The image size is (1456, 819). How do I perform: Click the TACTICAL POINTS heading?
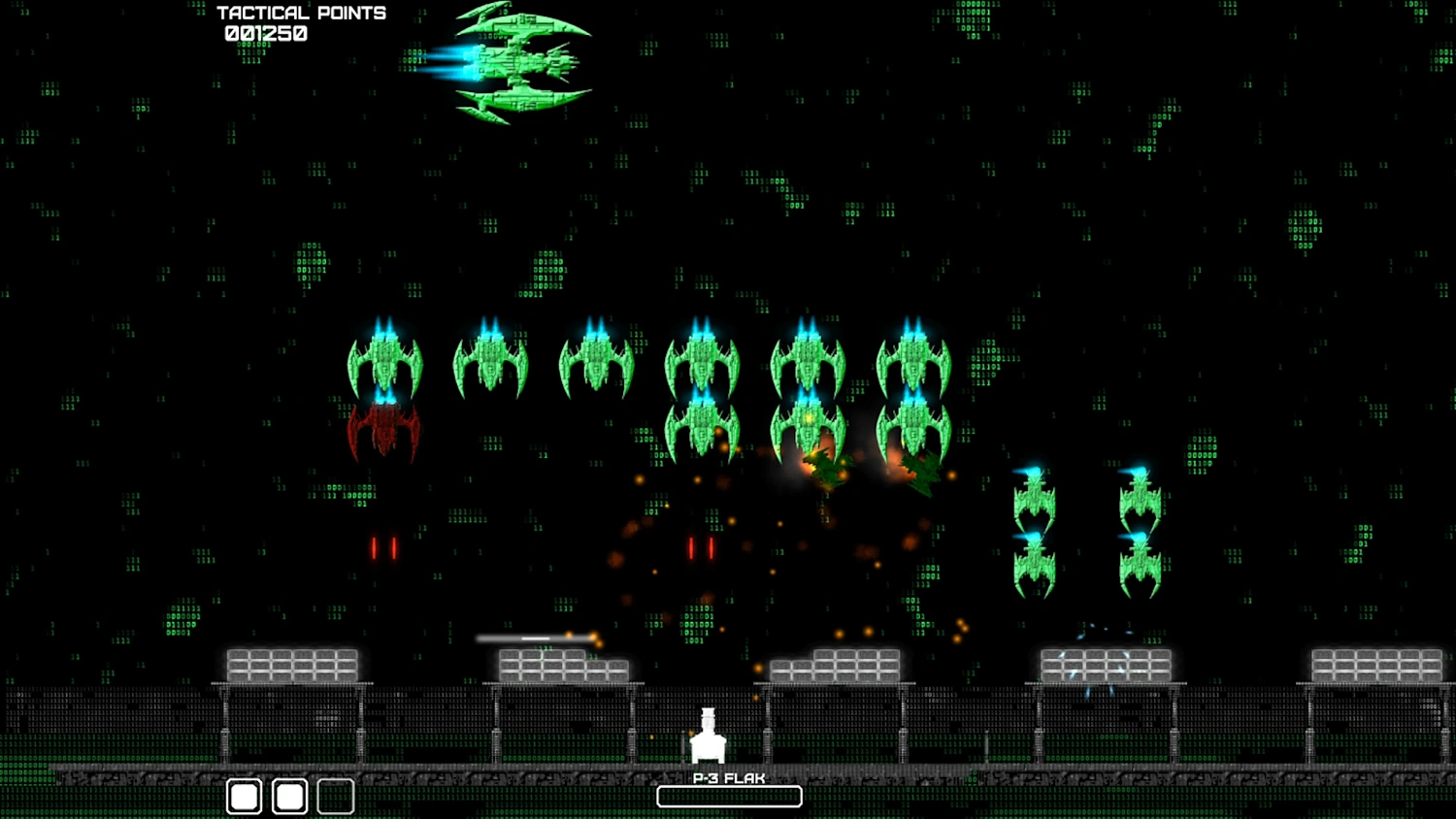(x=301, y=13)
